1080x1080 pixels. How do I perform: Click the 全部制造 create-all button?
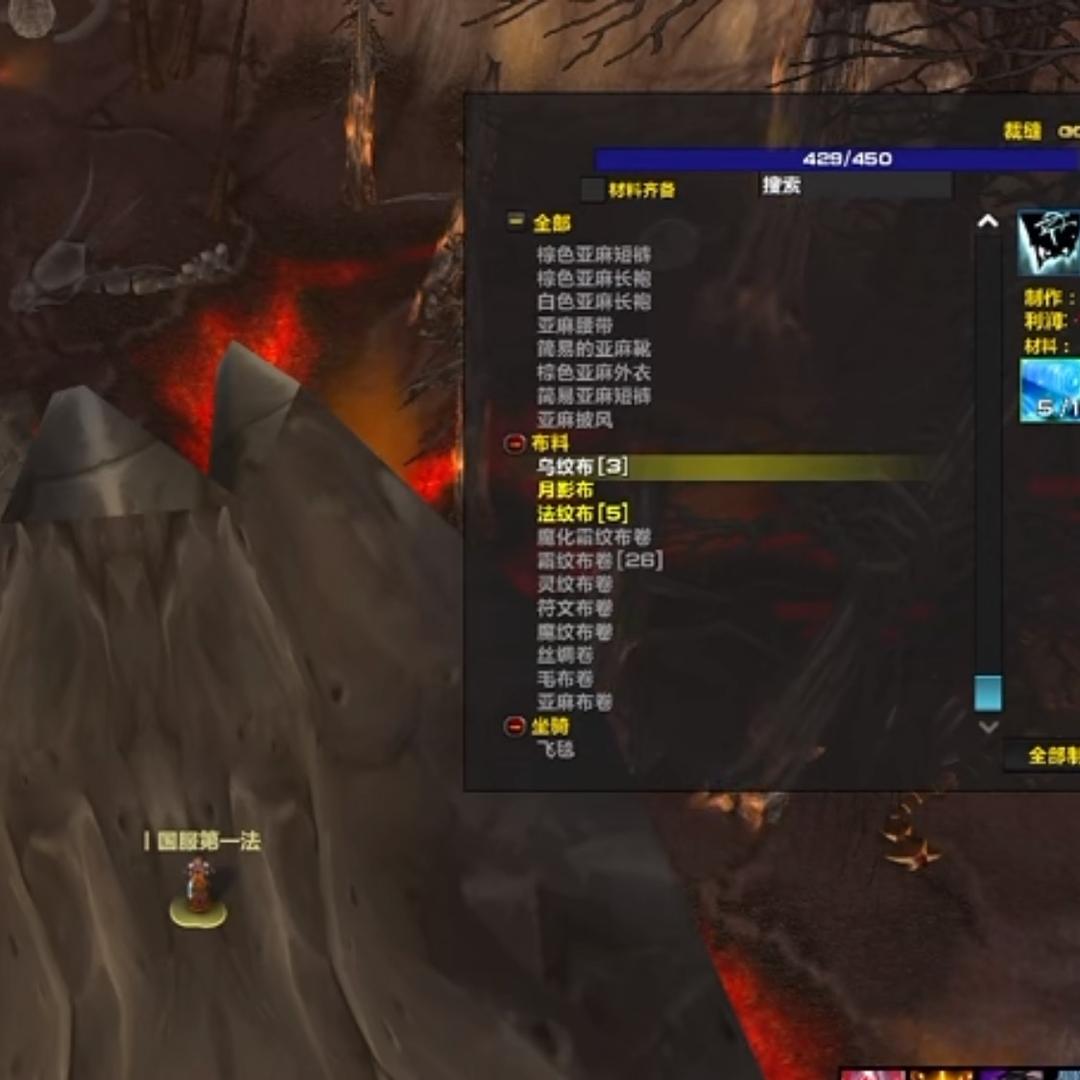[1050, 756]
